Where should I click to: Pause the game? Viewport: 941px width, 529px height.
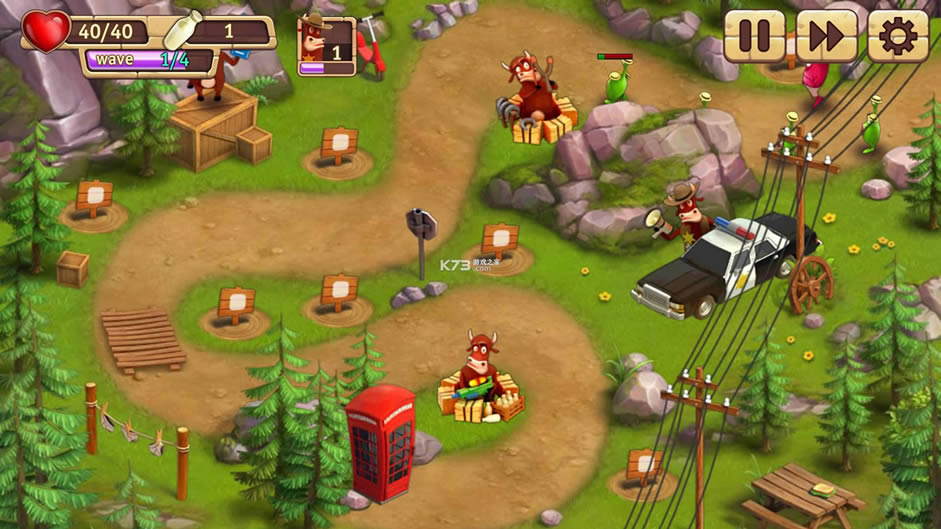[x=754, y=37]
